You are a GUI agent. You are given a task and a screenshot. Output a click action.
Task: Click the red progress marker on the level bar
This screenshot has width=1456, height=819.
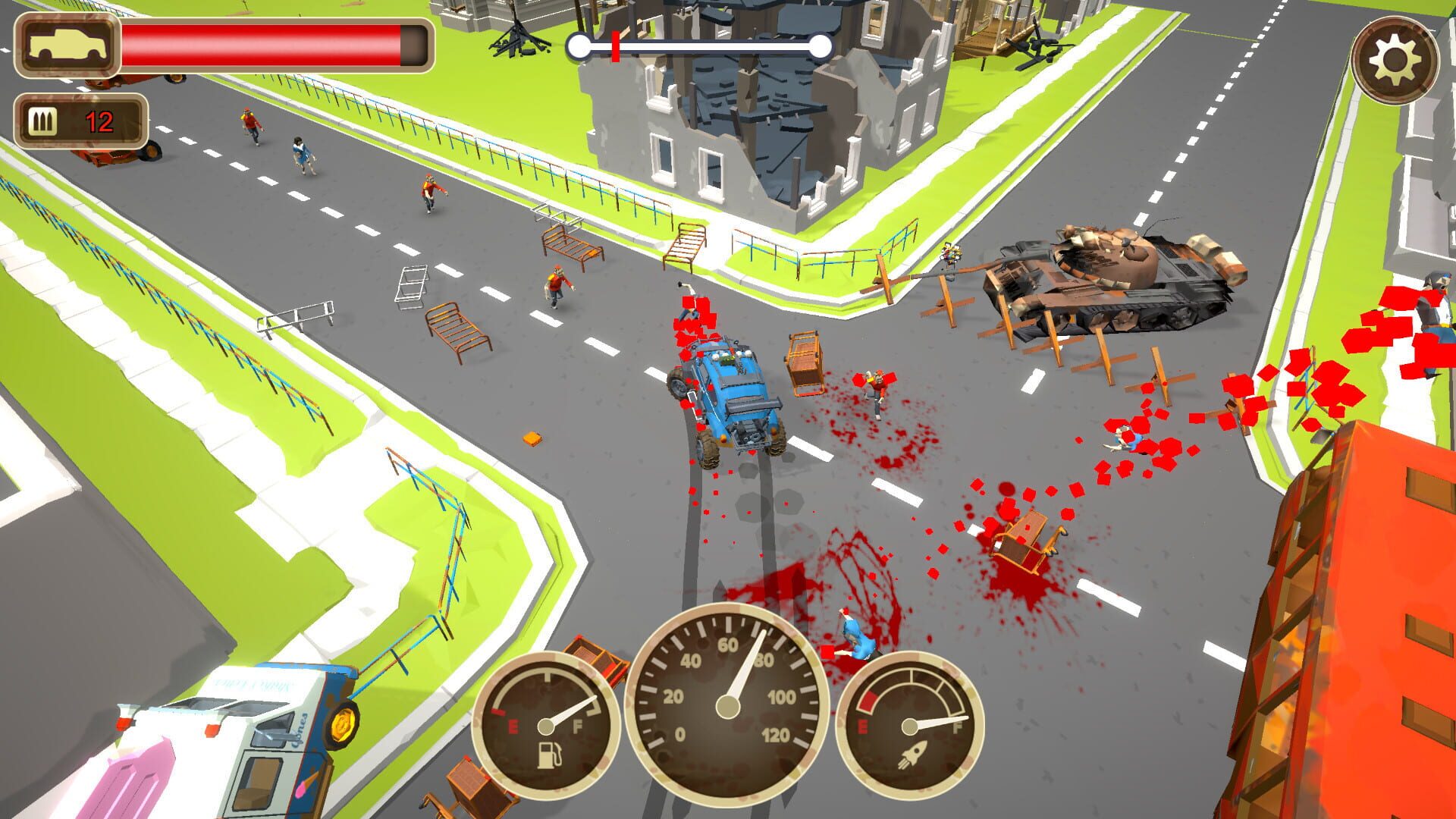click(615, 45)
